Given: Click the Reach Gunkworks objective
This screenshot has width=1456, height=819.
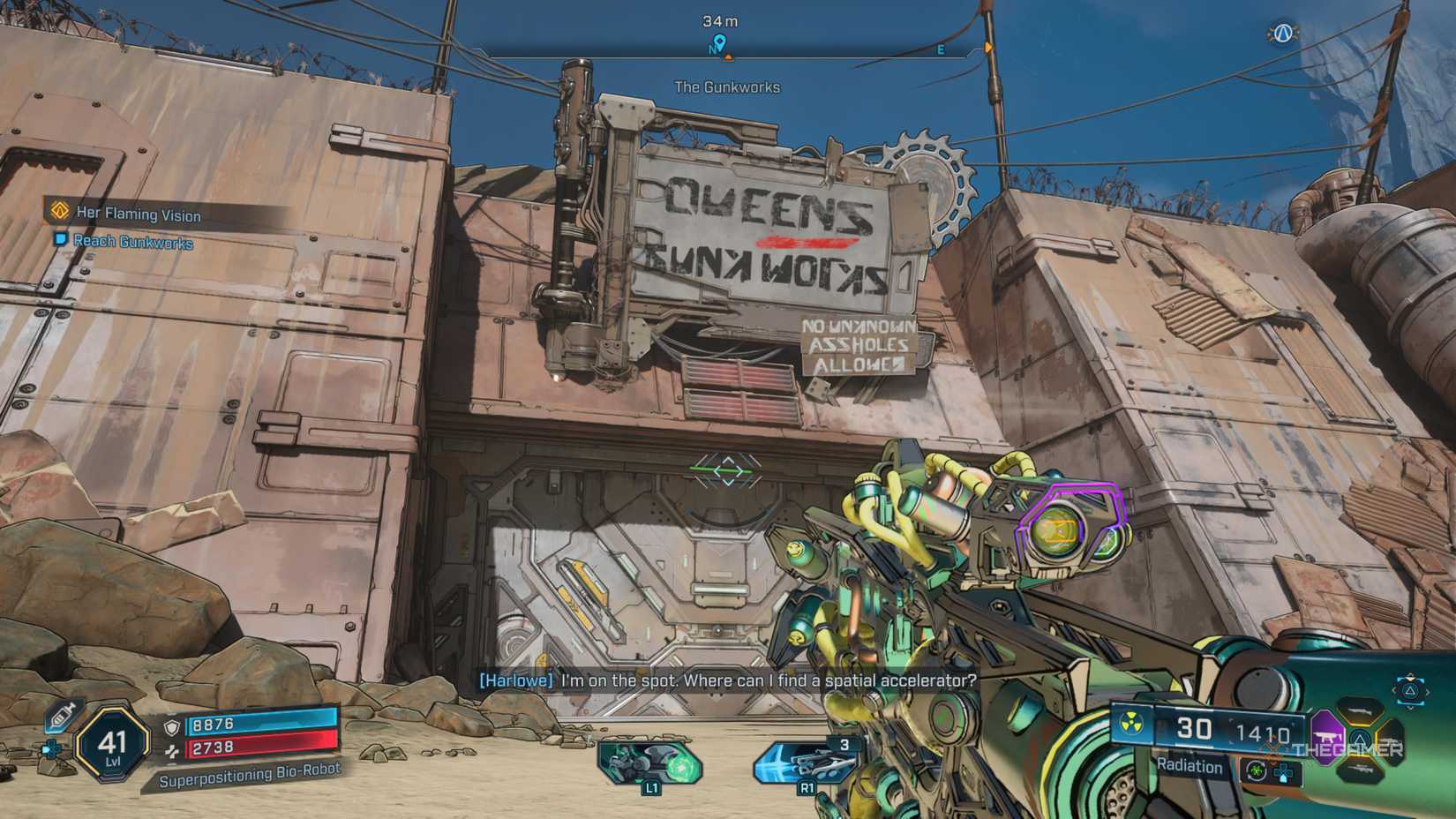Looking at the screenshot, I should [132, 242].
